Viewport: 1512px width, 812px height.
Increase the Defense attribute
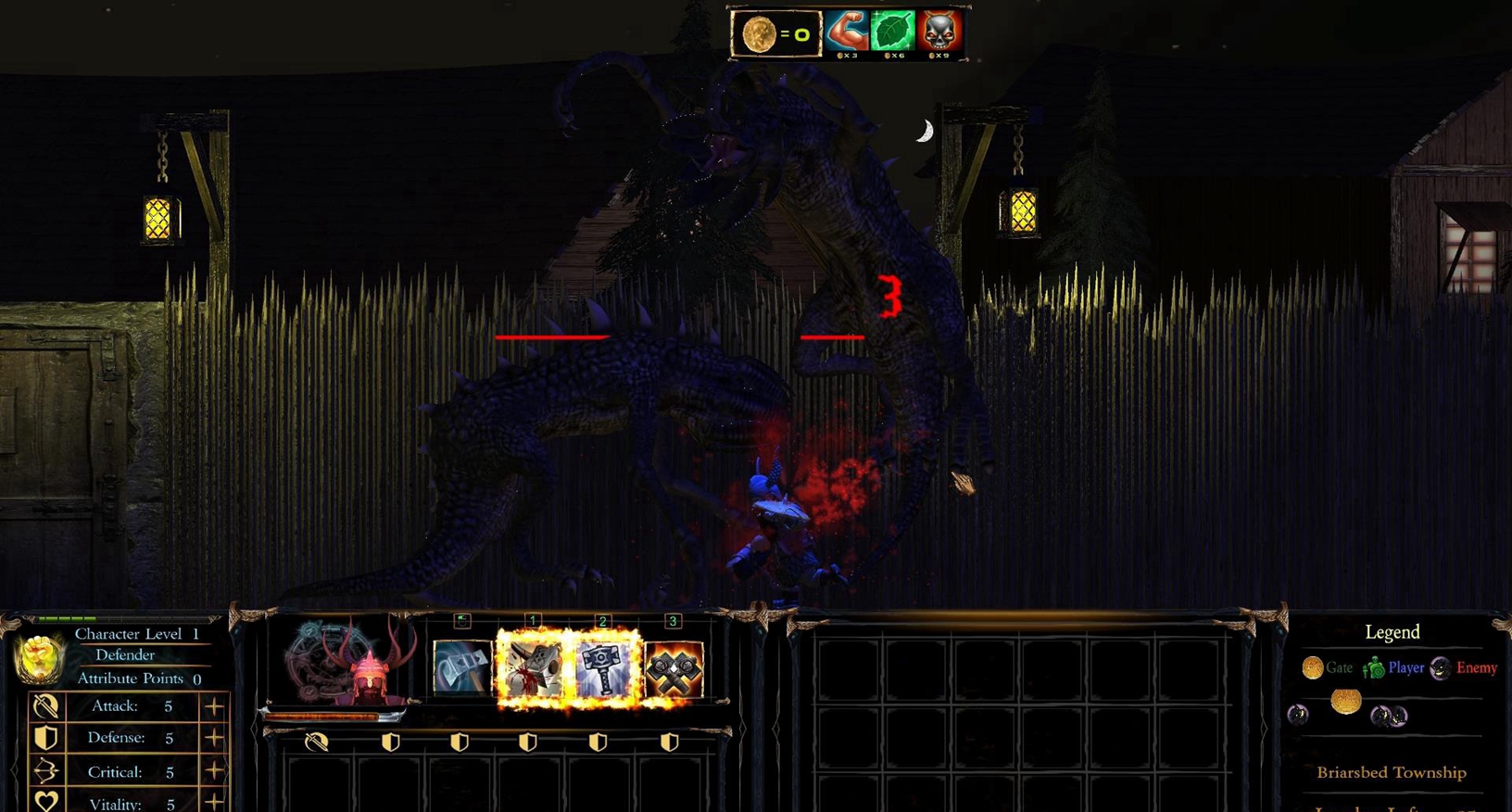[x=214, y=738]
